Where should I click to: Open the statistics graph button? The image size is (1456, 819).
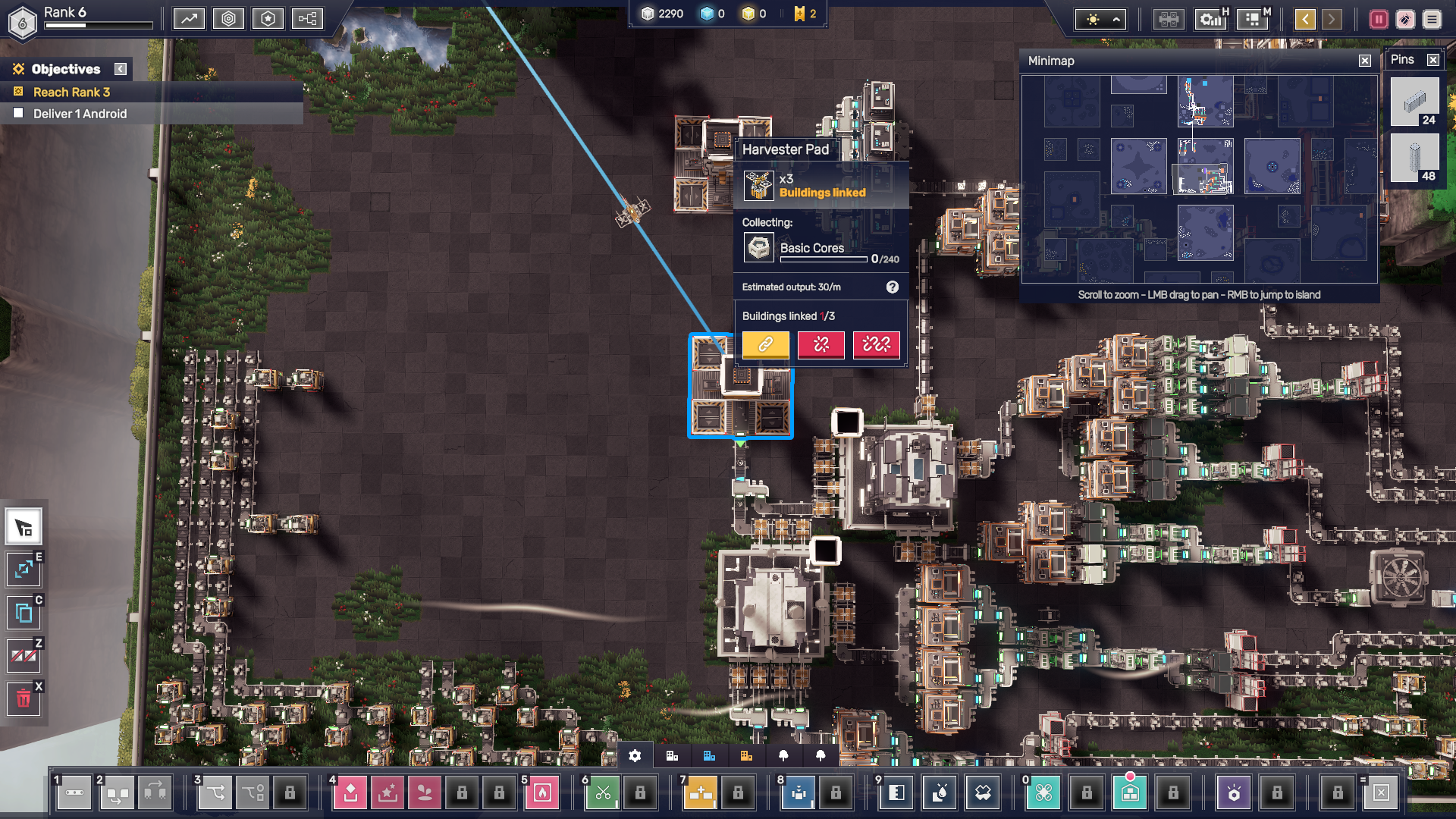coord(189,19)
